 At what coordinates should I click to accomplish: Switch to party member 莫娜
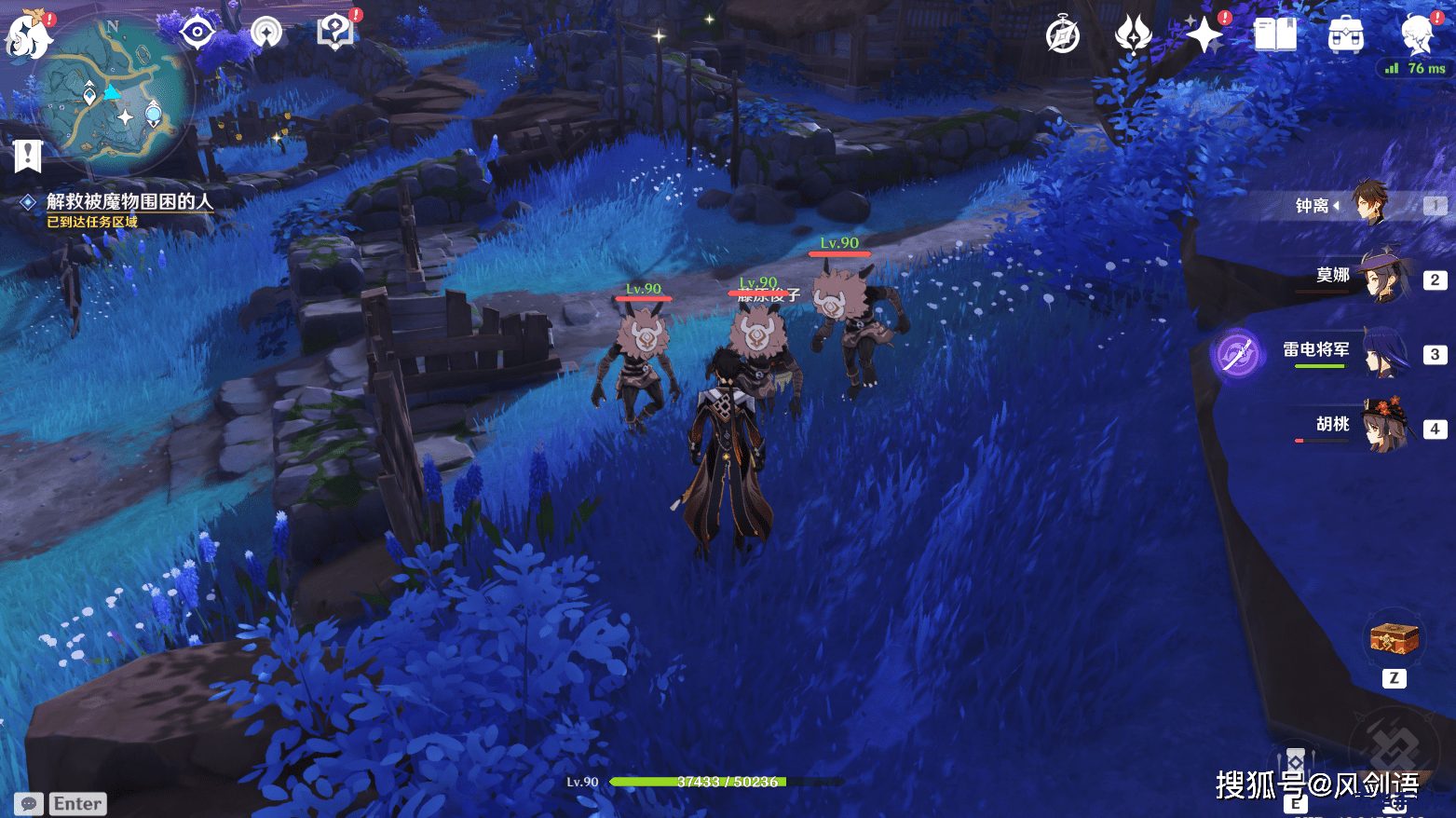tap(1382, 277)
